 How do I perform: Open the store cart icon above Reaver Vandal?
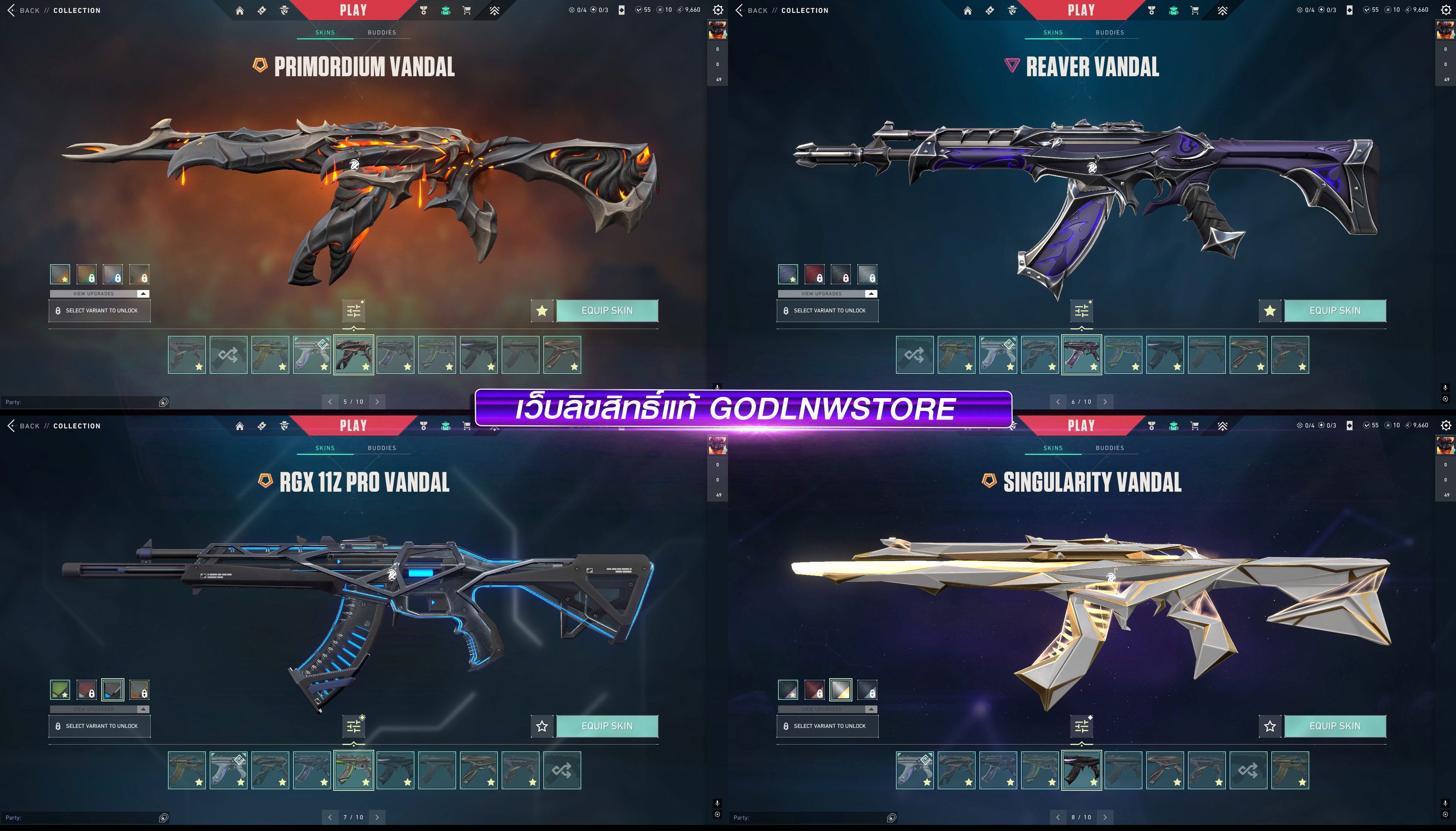pos(1195,10)
